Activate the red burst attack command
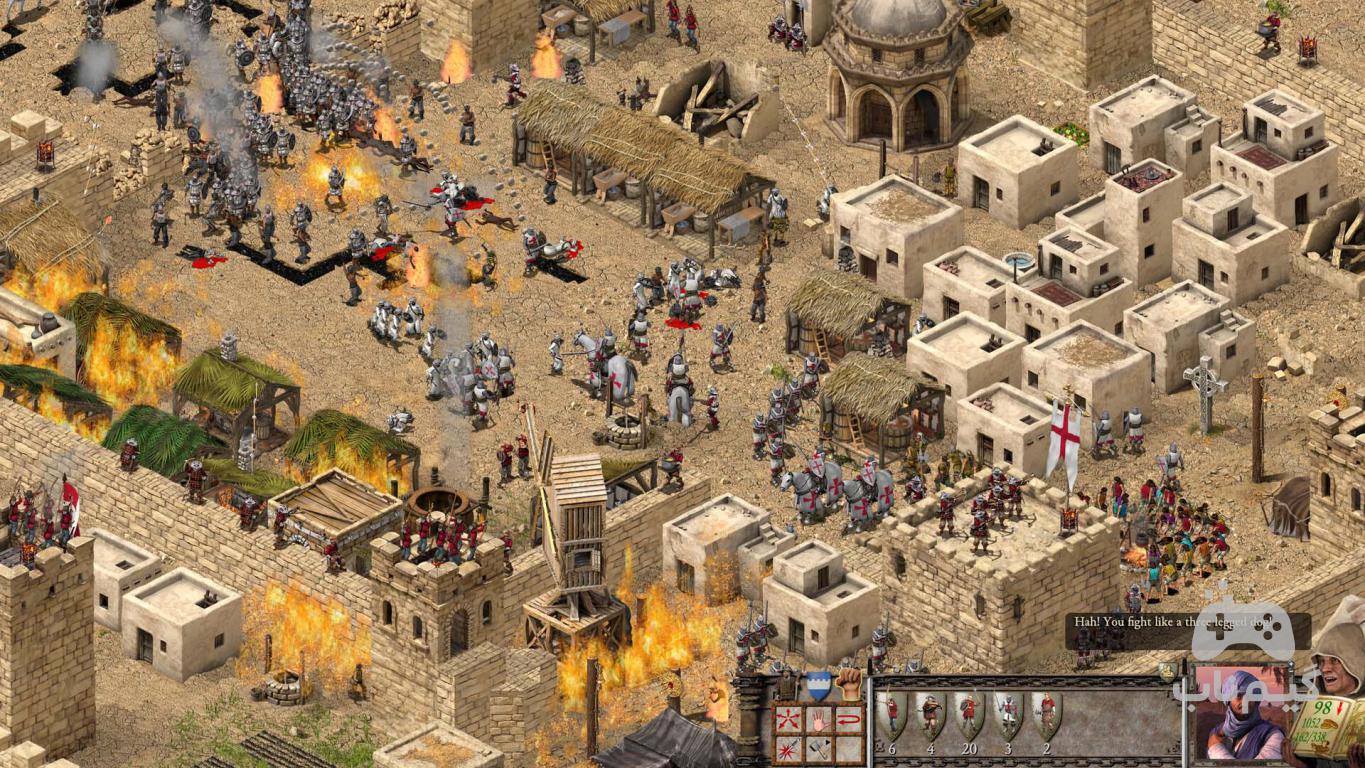This screenshot has height=768, width=1365. pos(789,748)
